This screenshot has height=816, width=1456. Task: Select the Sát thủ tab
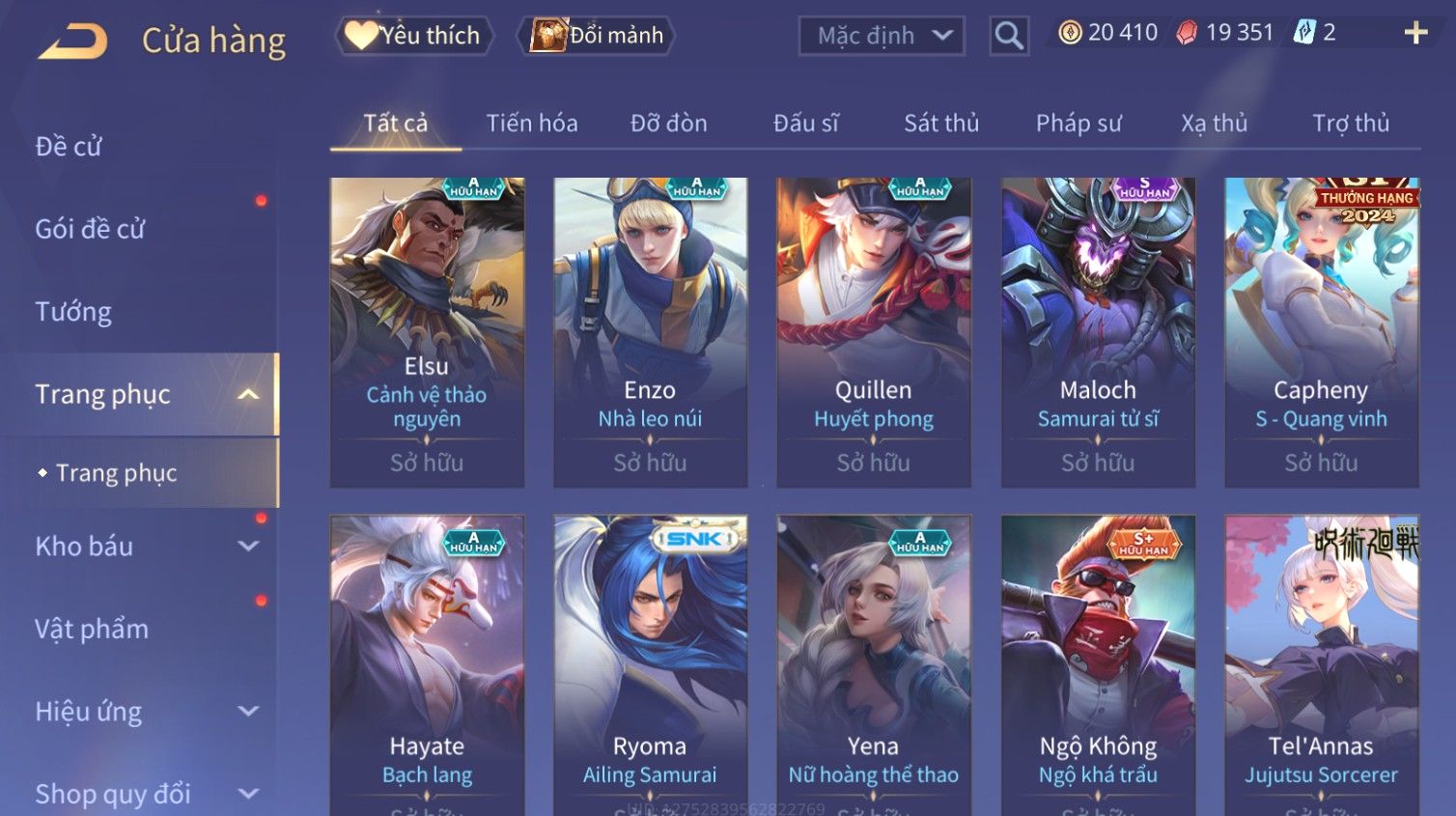point(941,124)
